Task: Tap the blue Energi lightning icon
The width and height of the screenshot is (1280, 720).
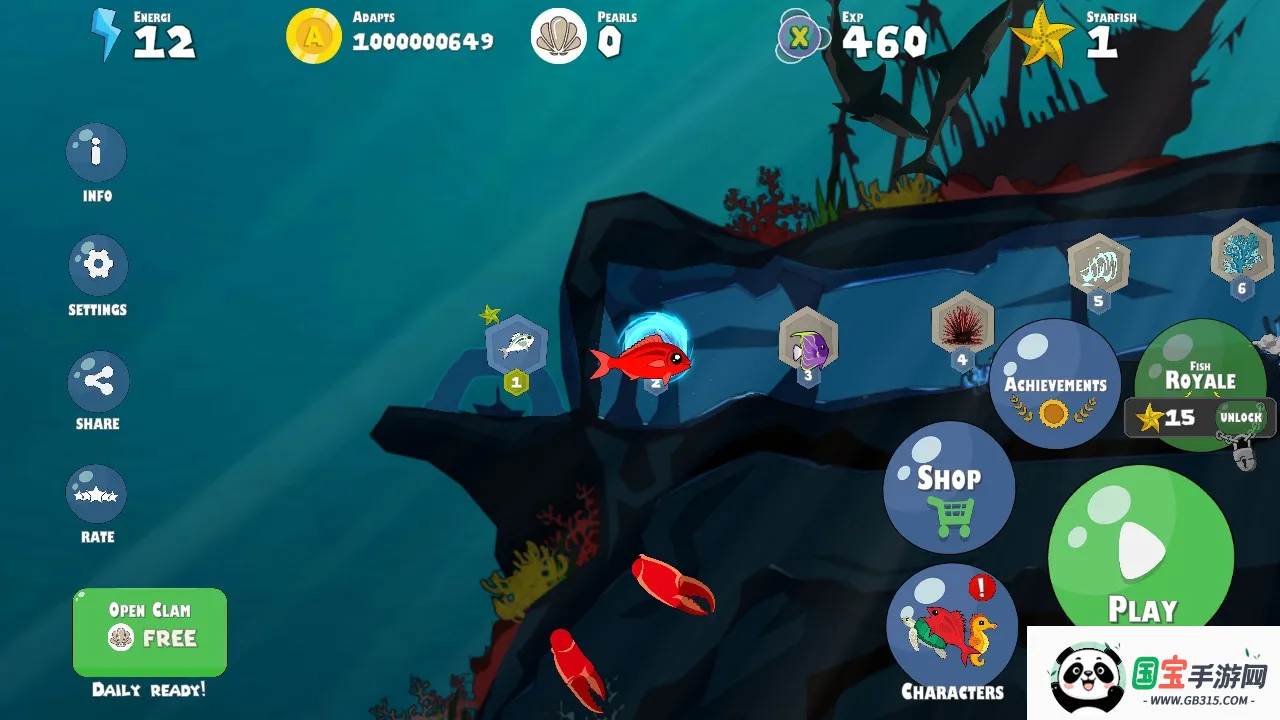Action: tap(105, 35)
